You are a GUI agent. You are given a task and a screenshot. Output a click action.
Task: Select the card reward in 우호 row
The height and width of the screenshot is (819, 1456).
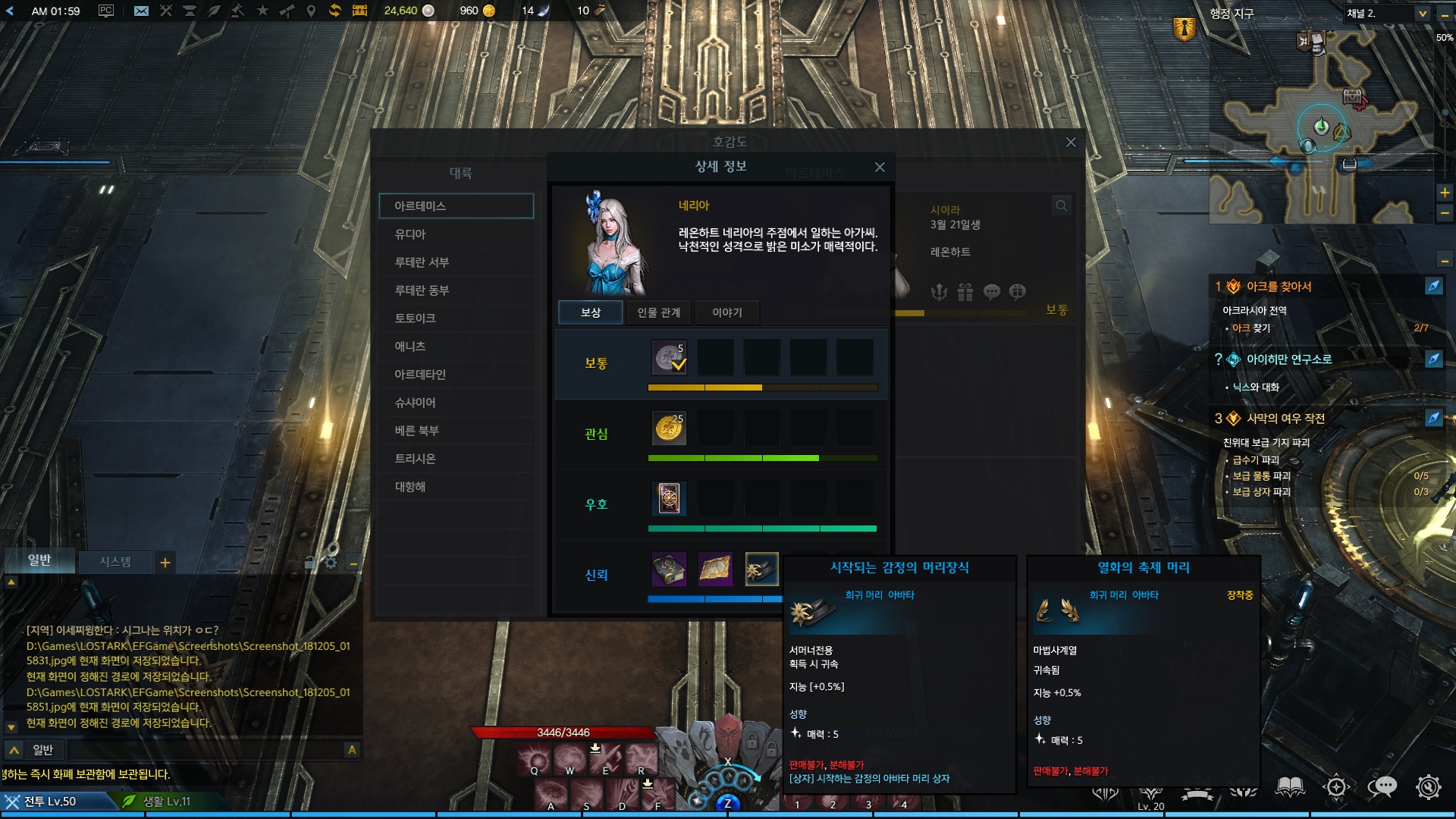pyautogui.click(x=669, y=498)
